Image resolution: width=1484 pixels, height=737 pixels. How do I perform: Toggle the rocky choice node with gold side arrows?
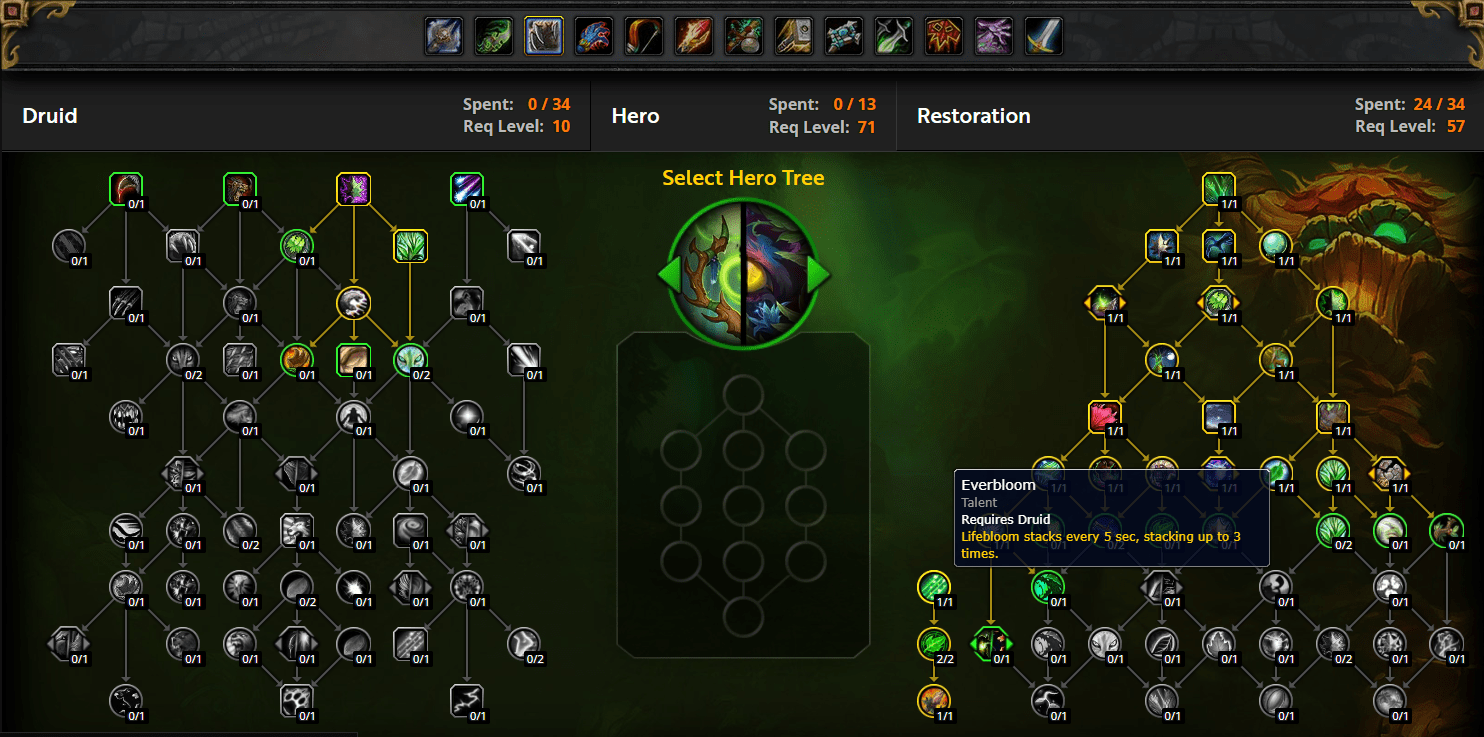click(1388, 475)
